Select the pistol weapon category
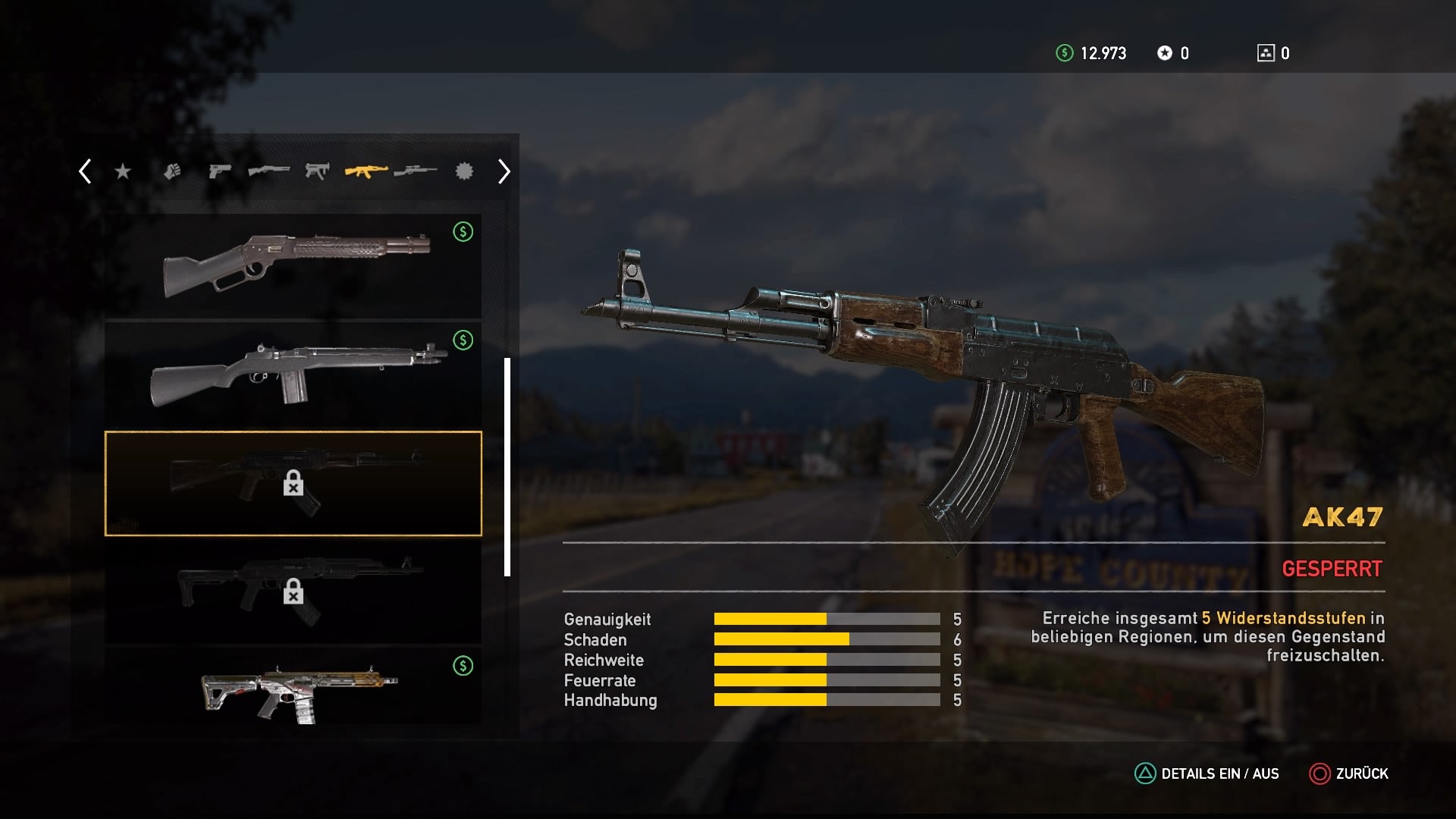 point(220,171)
